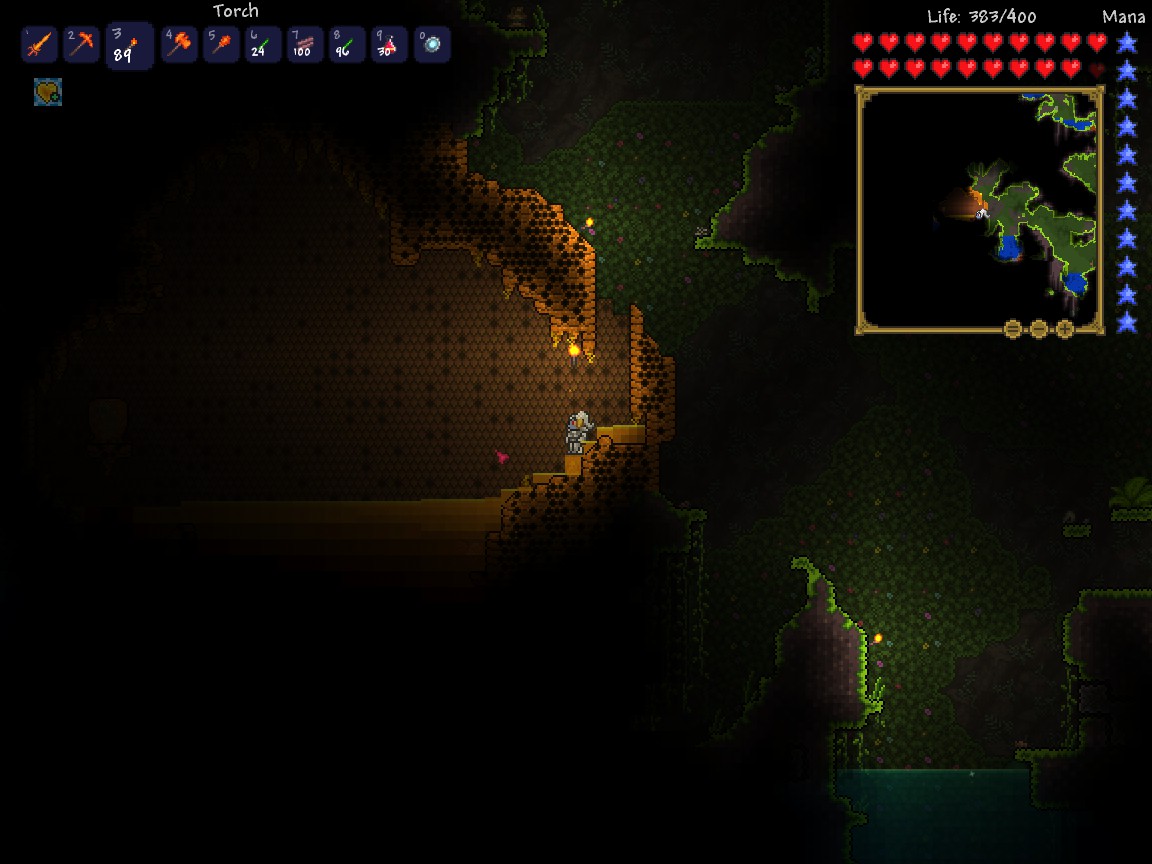Select the red potion stack of 30
This screenshot has width=1152, height=864.
tap(389, 45)
